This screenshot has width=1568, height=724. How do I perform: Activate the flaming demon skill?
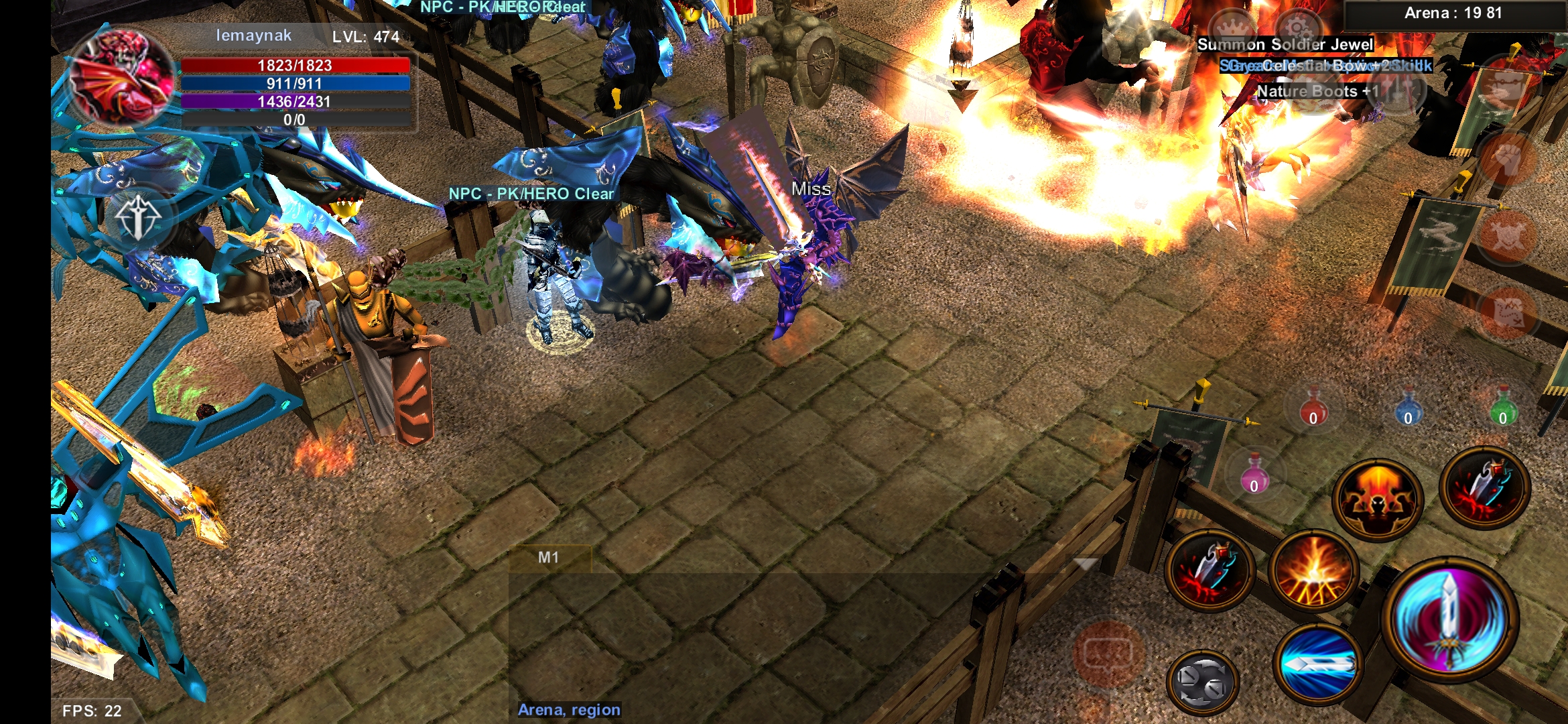click(x=1377, y=499)
